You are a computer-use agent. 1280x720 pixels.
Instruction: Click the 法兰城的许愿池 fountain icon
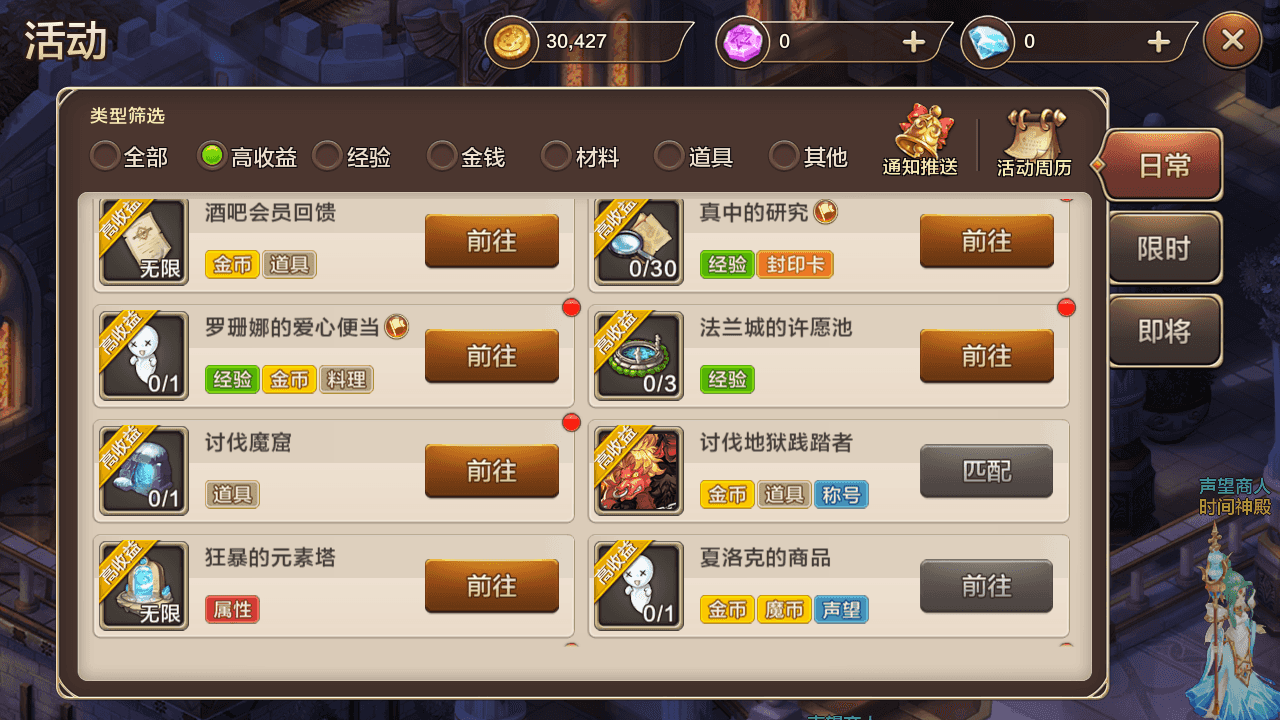coord(638,355)
